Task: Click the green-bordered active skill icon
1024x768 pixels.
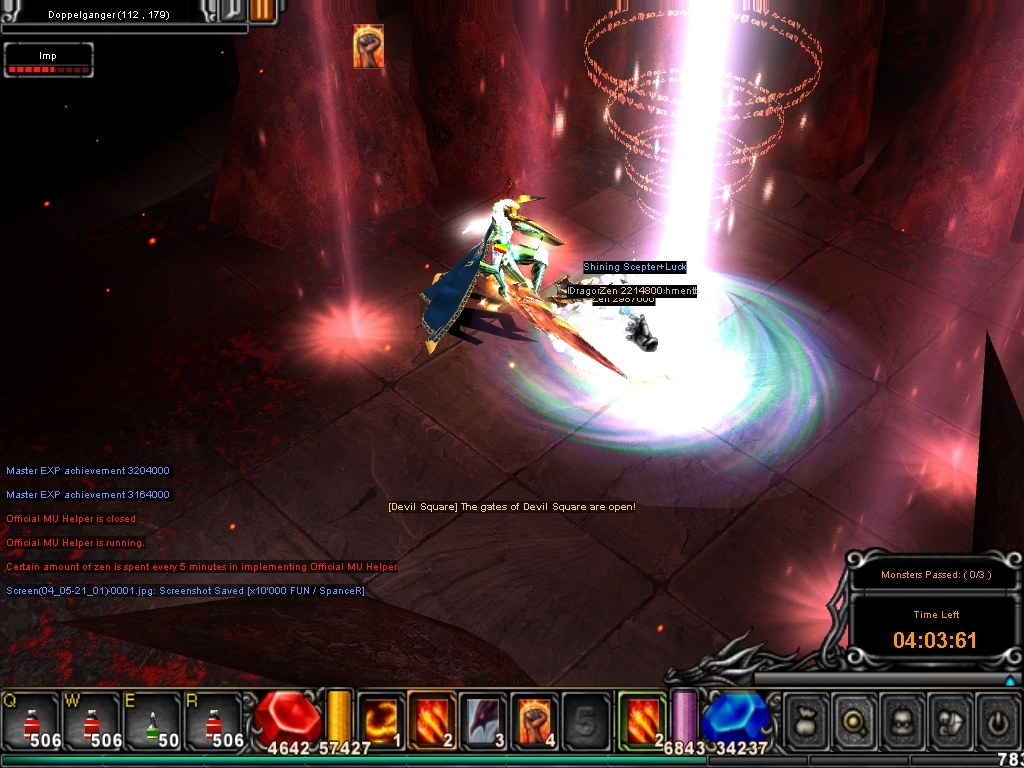Action: [642, 720]
